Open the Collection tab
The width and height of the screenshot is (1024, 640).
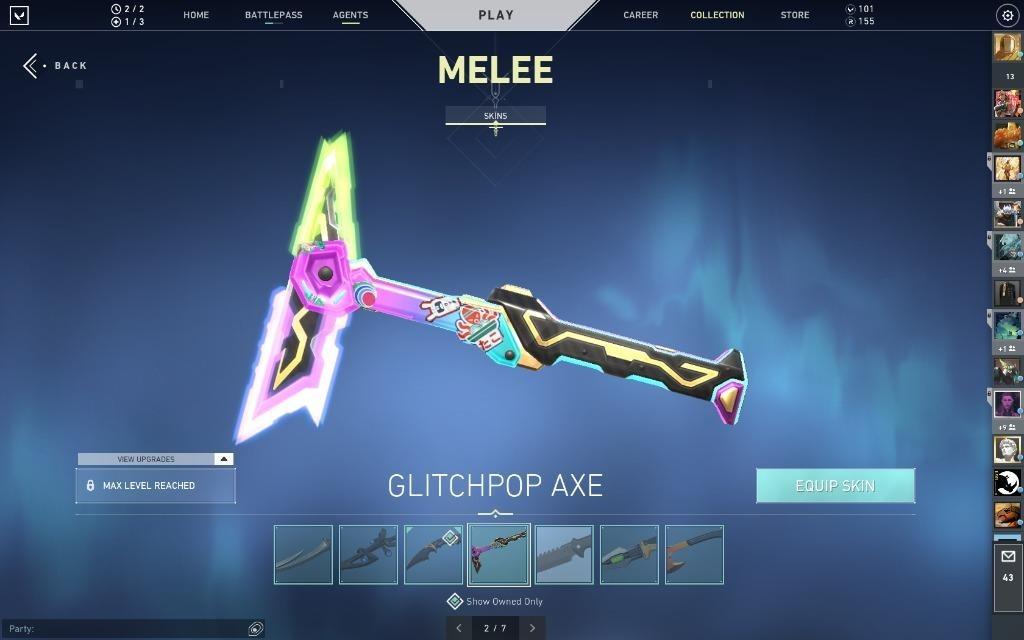717,15
